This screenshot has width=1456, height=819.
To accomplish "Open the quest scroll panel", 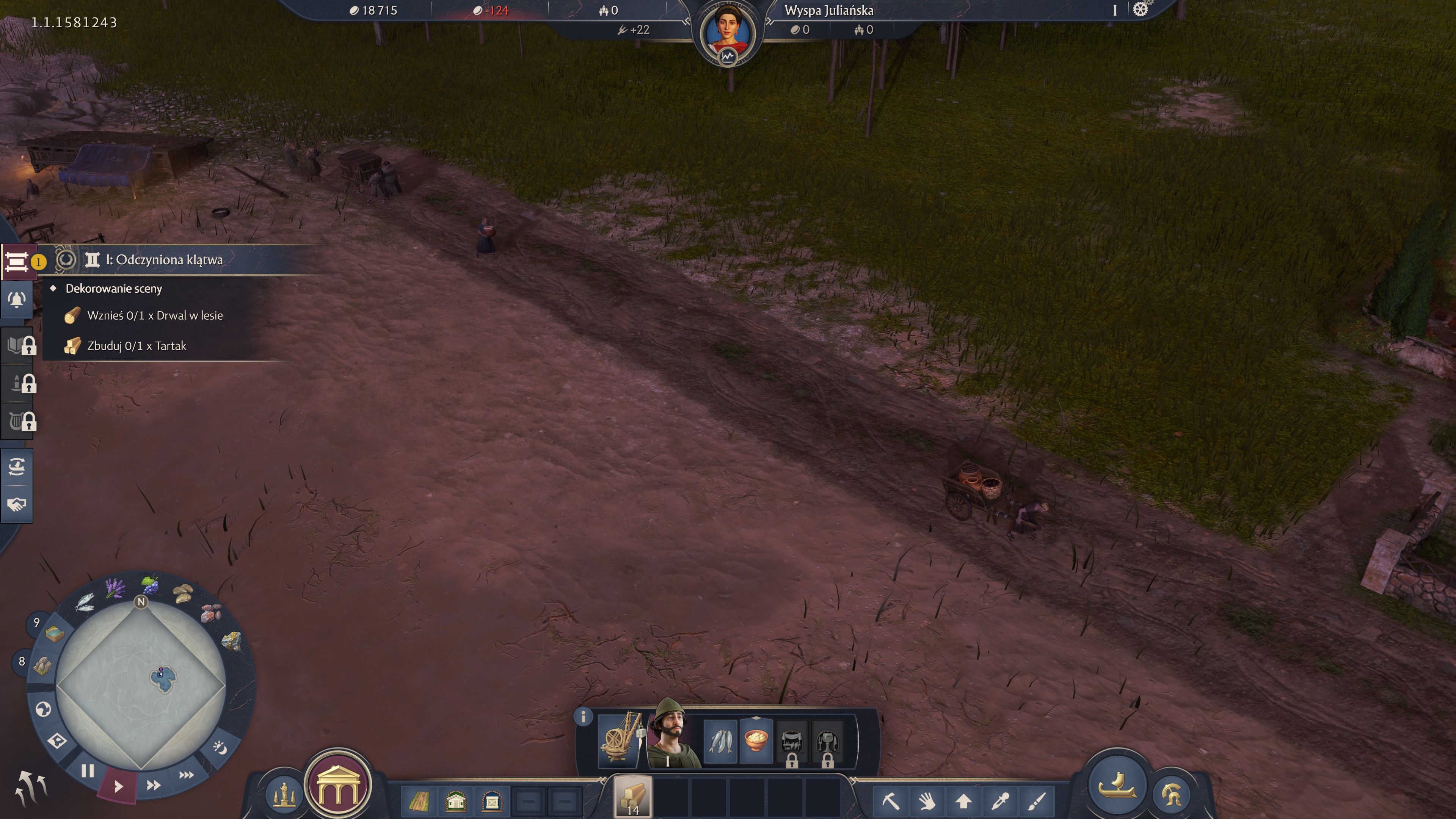I will 17,262.
